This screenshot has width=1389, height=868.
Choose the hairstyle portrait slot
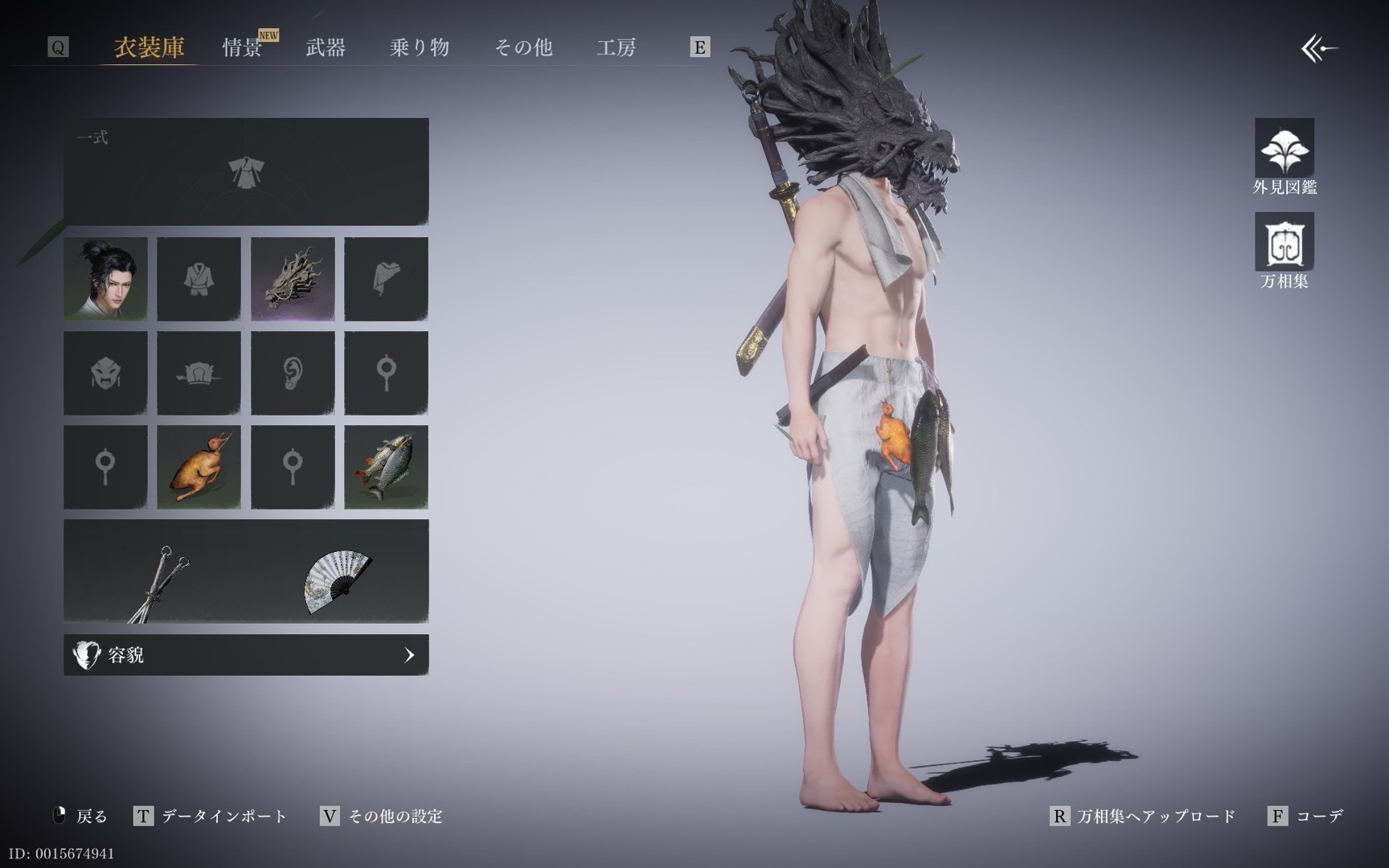pos(105,279)
